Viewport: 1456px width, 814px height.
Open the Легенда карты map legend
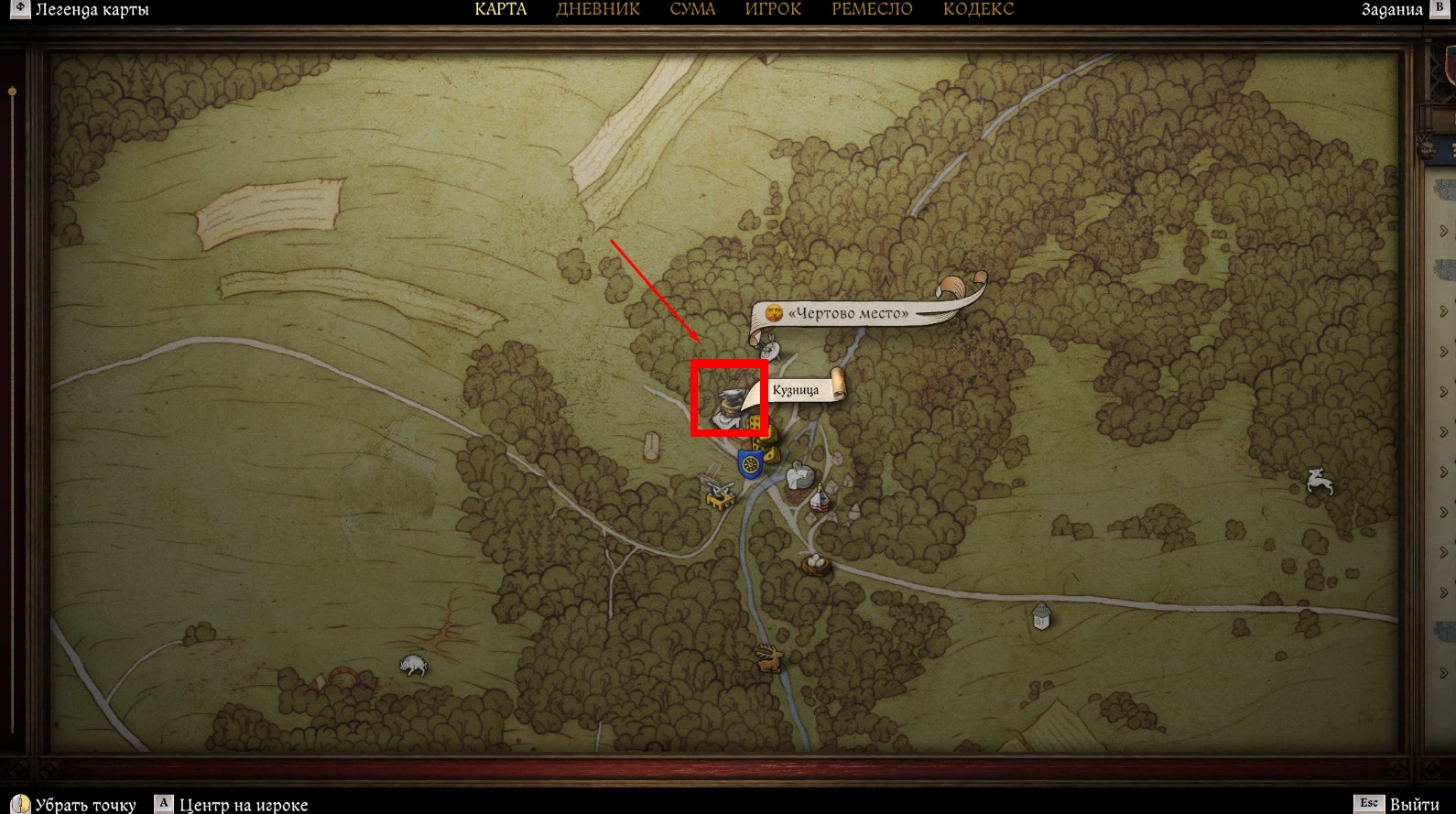tap(81, 10)
